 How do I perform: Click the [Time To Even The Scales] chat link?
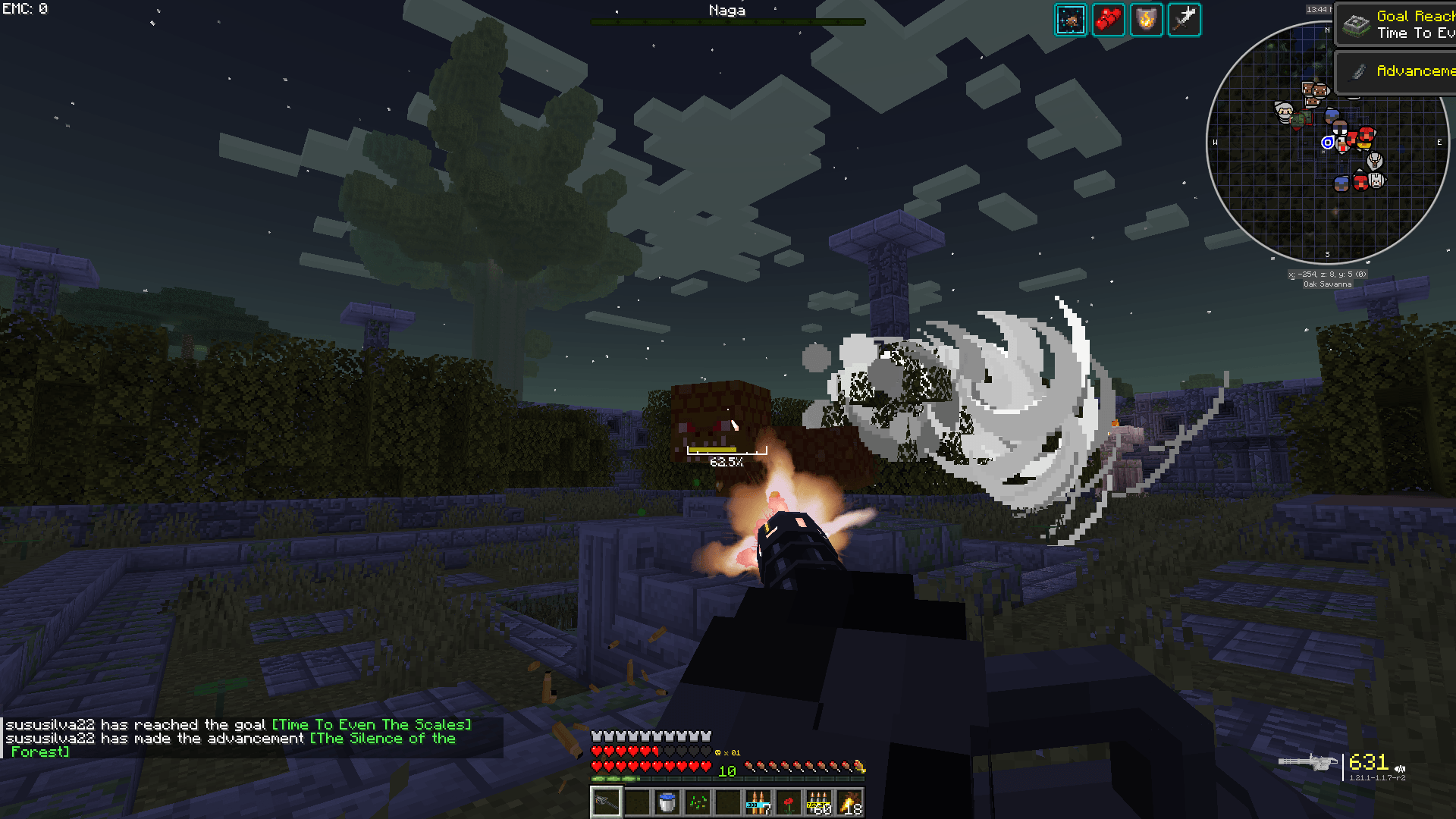pos(371,724)
